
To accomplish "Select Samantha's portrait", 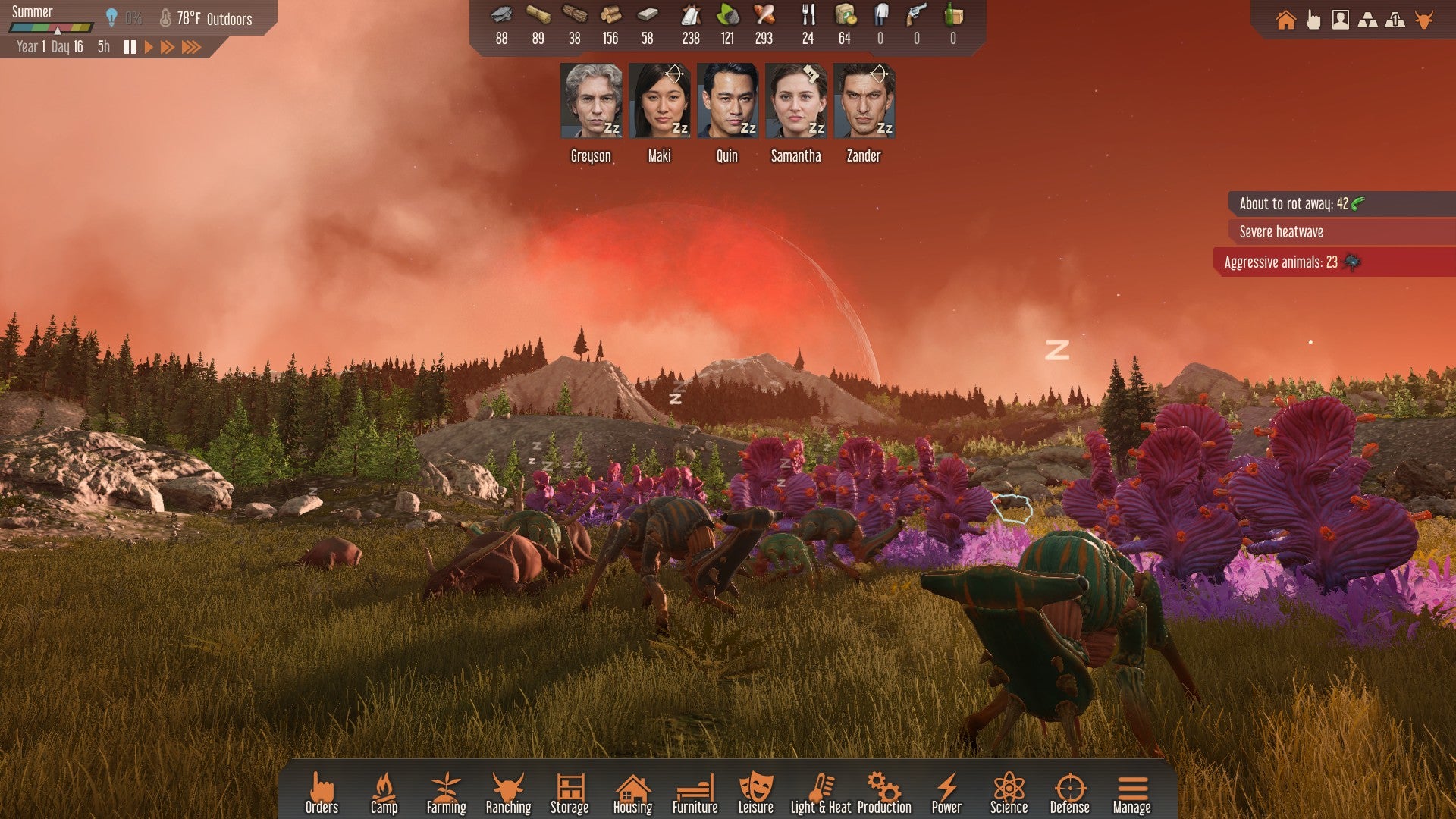I will (x=795, y=101).
